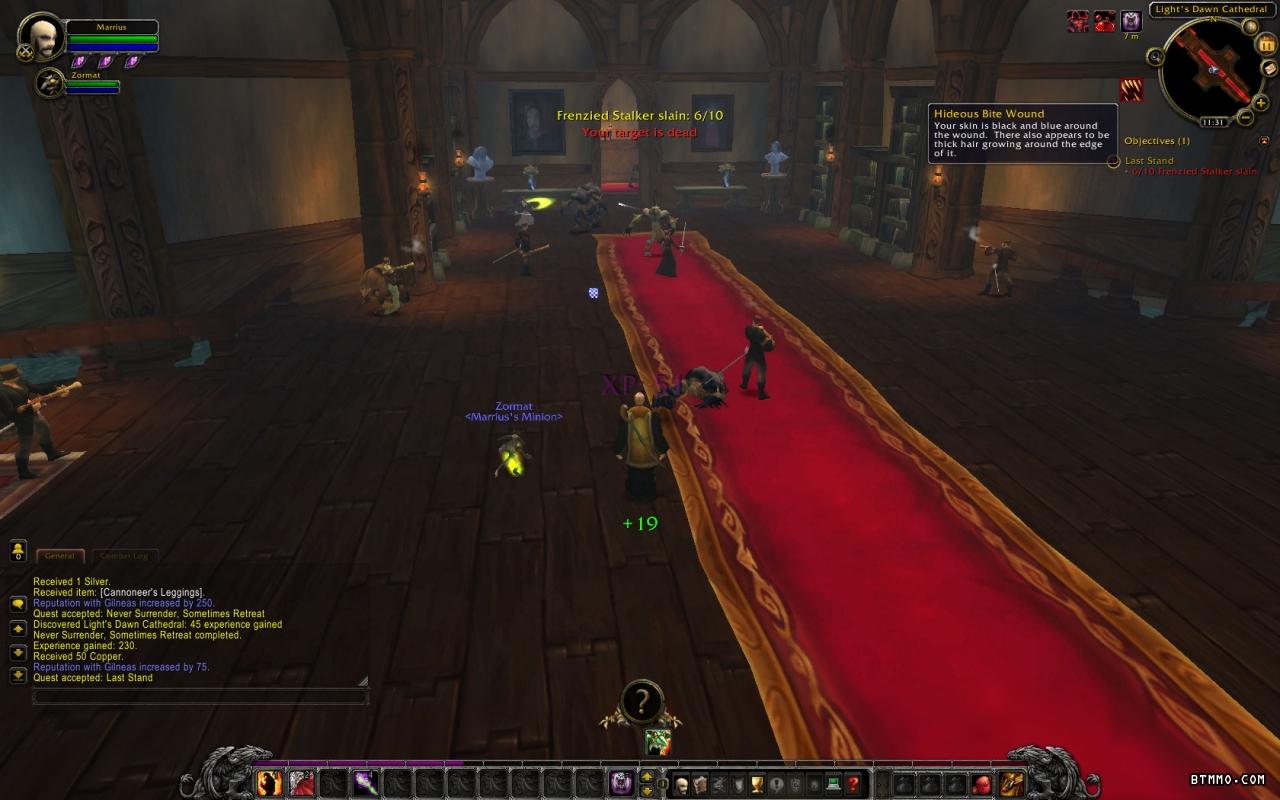The image size is (1280, 800).
Task: Cast the purple bolt spell on the action bar
Action: coord(365,783)
